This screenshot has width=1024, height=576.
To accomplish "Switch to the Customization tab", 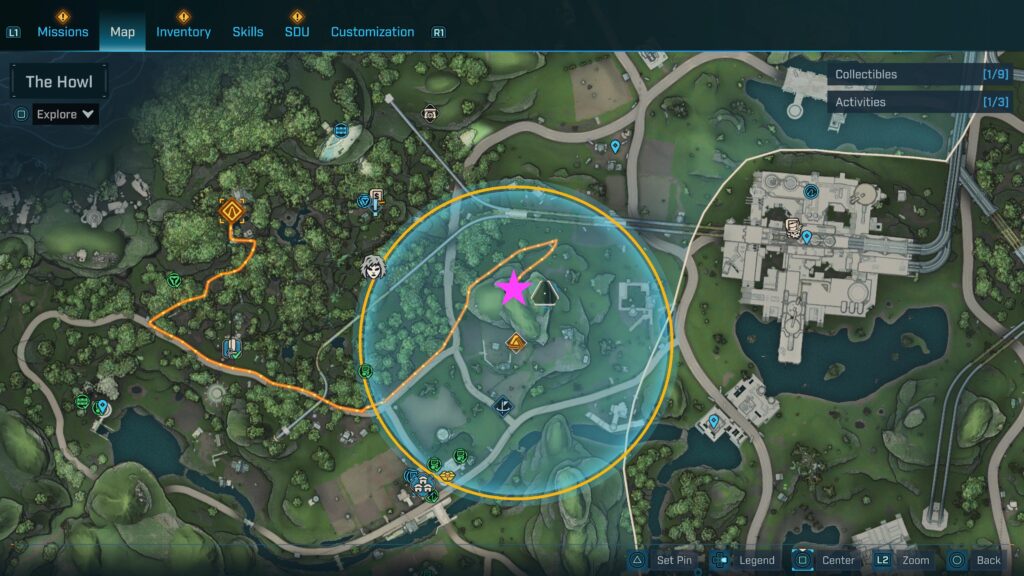I will [372, 32].
